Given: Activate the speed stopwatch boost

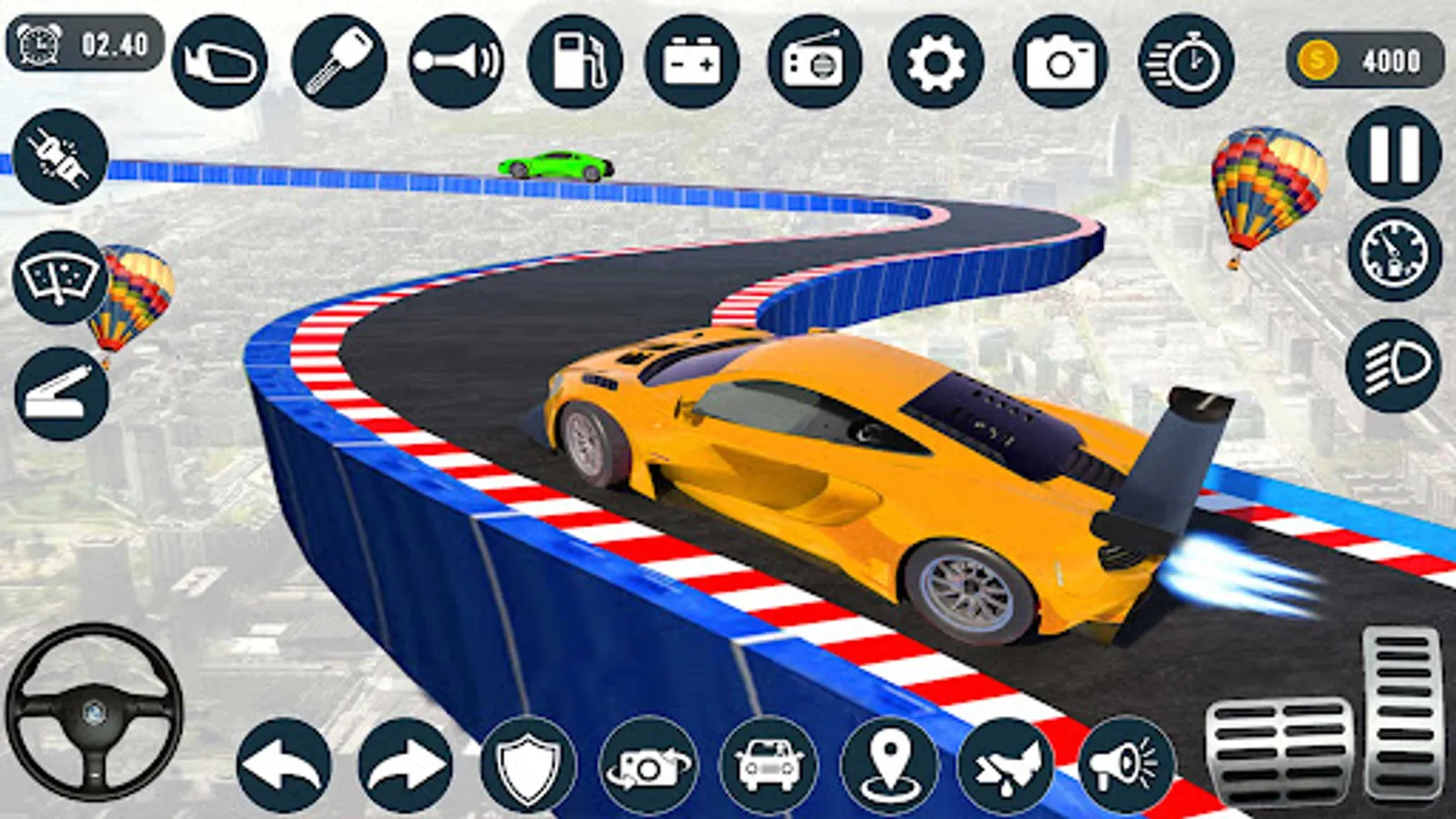Looking at the screenshot, I should point(1186,62).
